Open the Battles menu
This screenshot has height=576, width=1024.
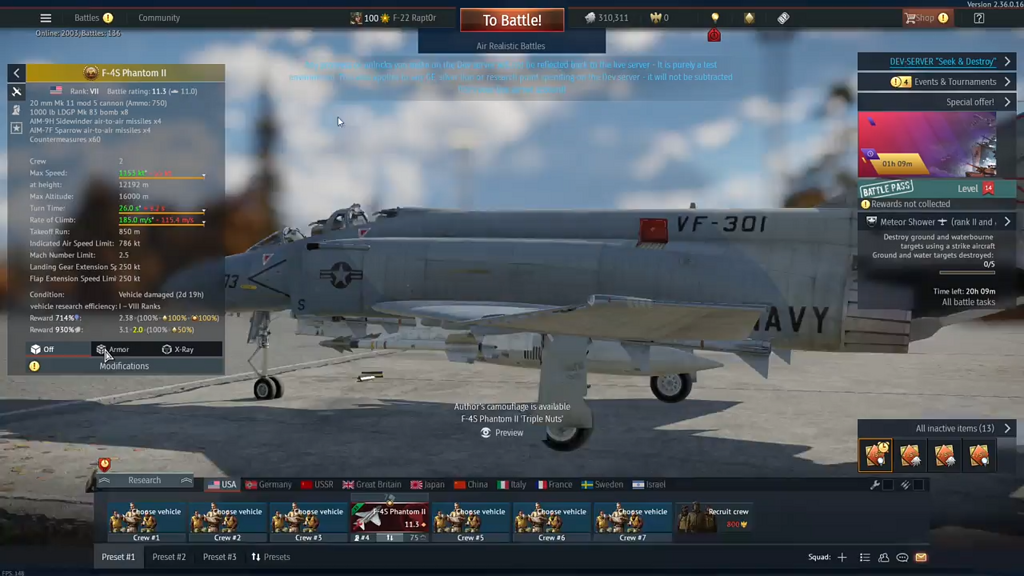tap(87, 18)
